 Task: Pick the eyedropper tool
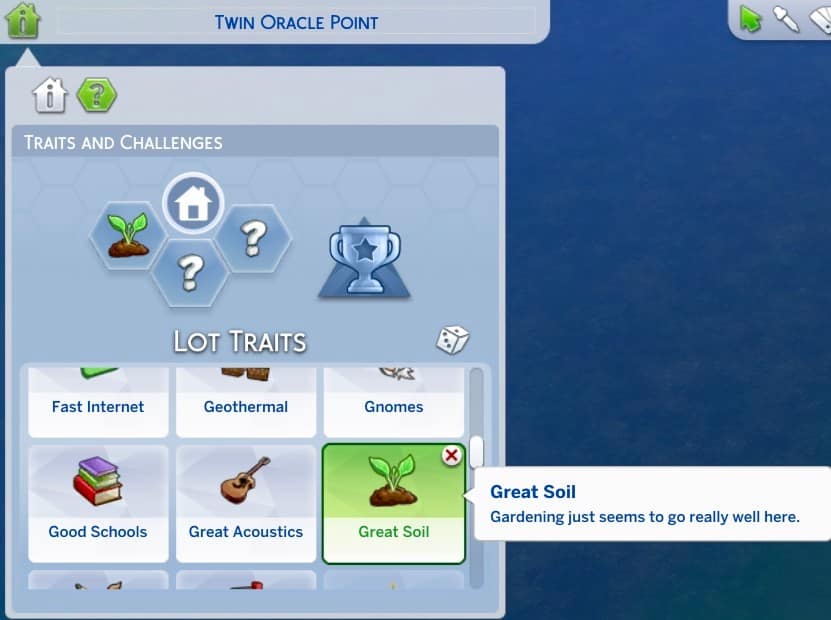point(786,18)
